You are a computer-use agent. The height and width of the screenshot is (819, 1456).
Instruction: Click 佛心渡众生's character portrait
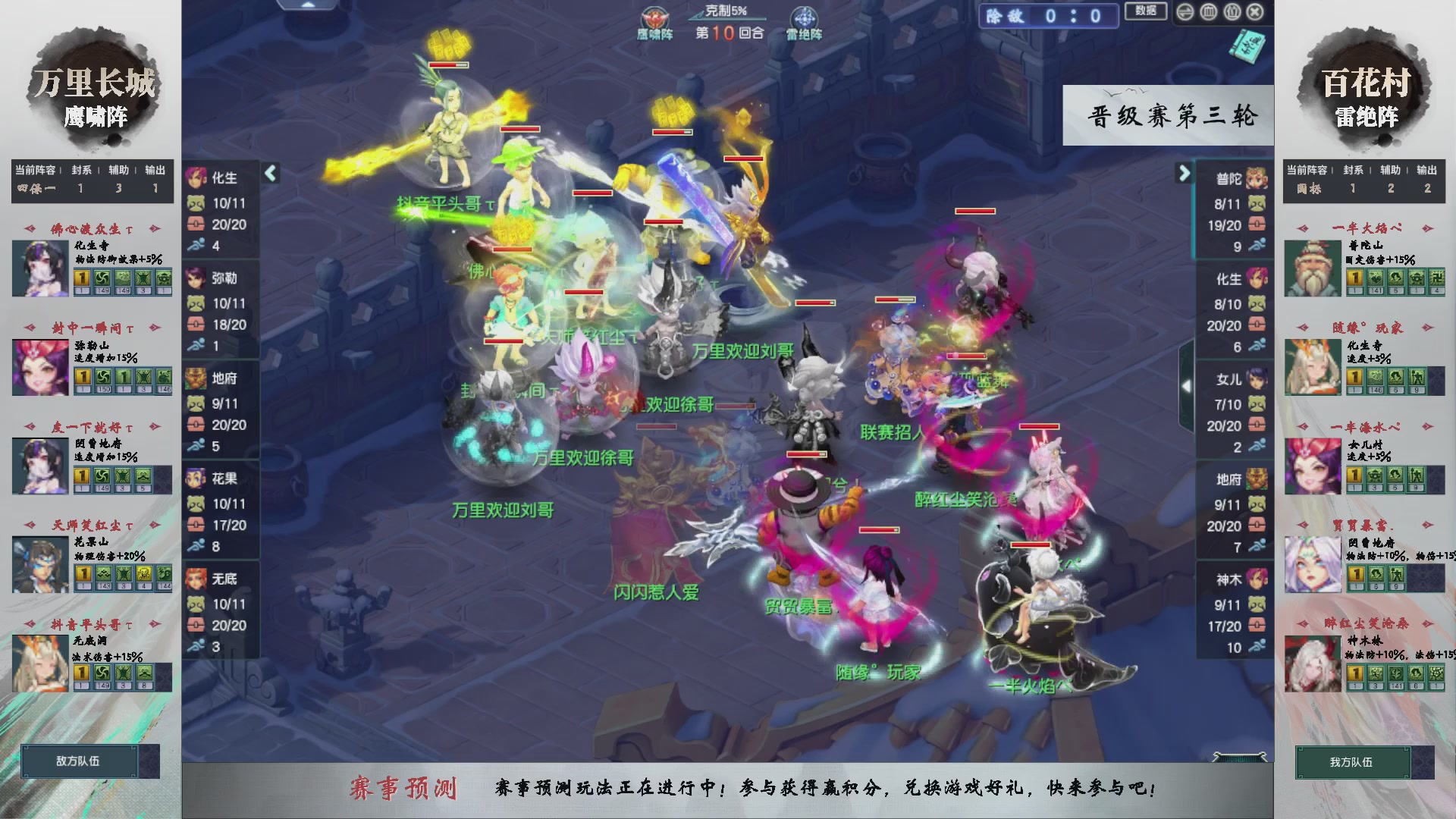pyautogui.click(x=39, y=268)
